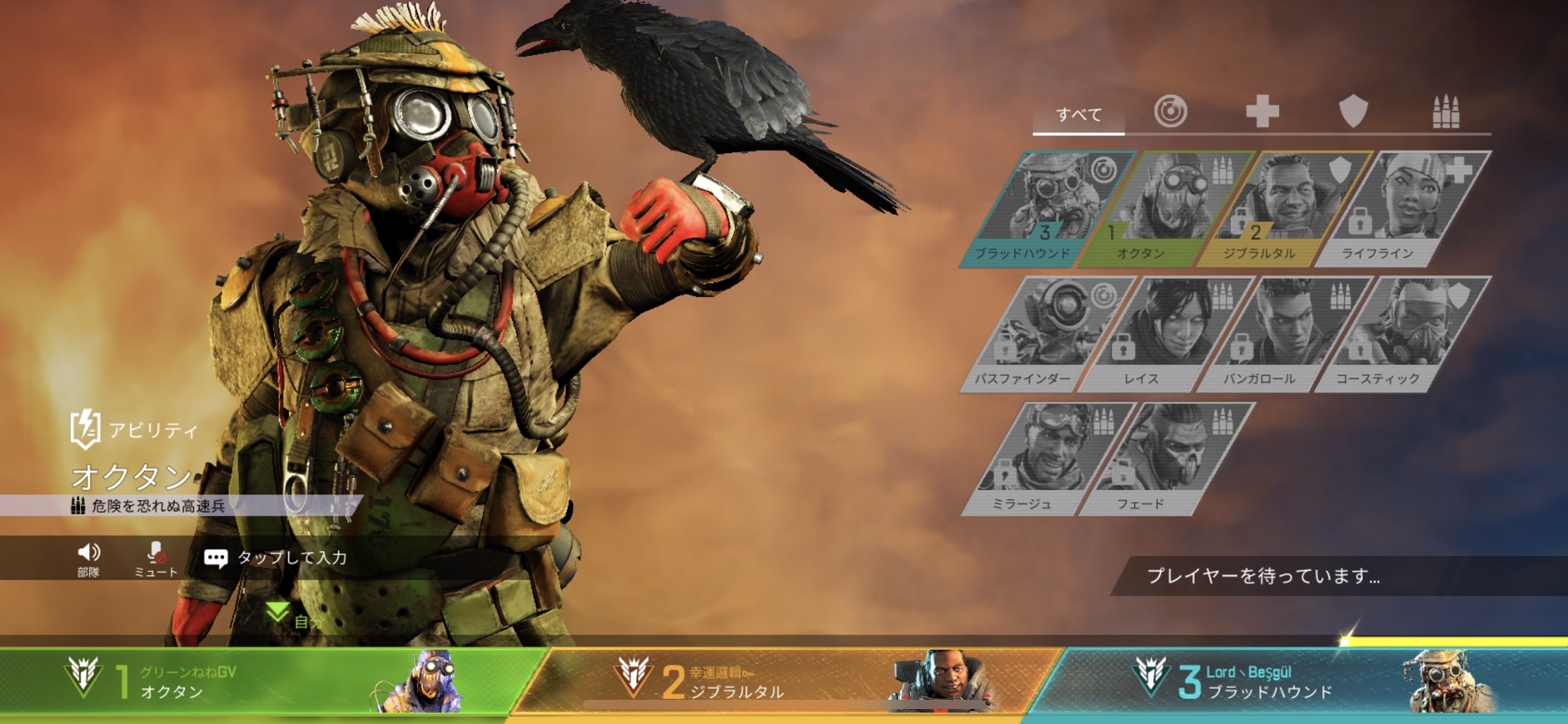Pick the ブラッドハウンド legend tile
The image size is (1568, 724).
click(x=1048, y=208)
